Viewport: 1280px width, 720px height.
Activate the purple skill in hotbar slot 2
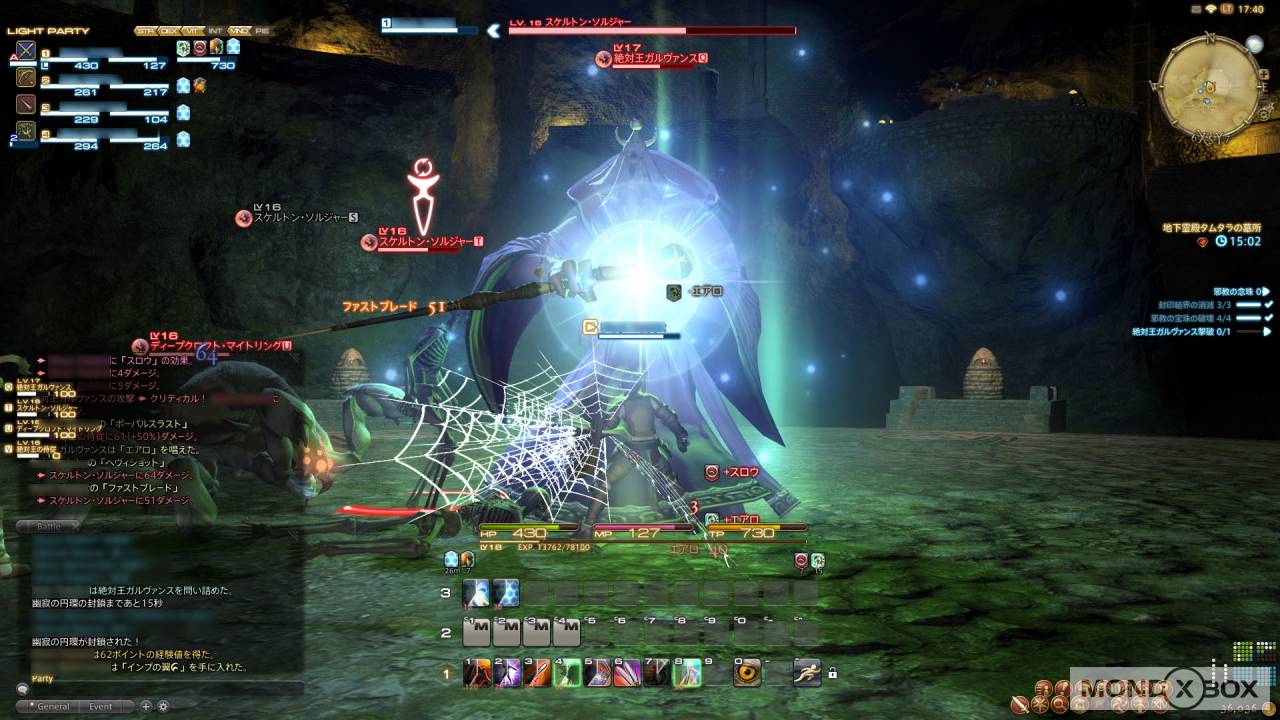(x=507, y=673)
